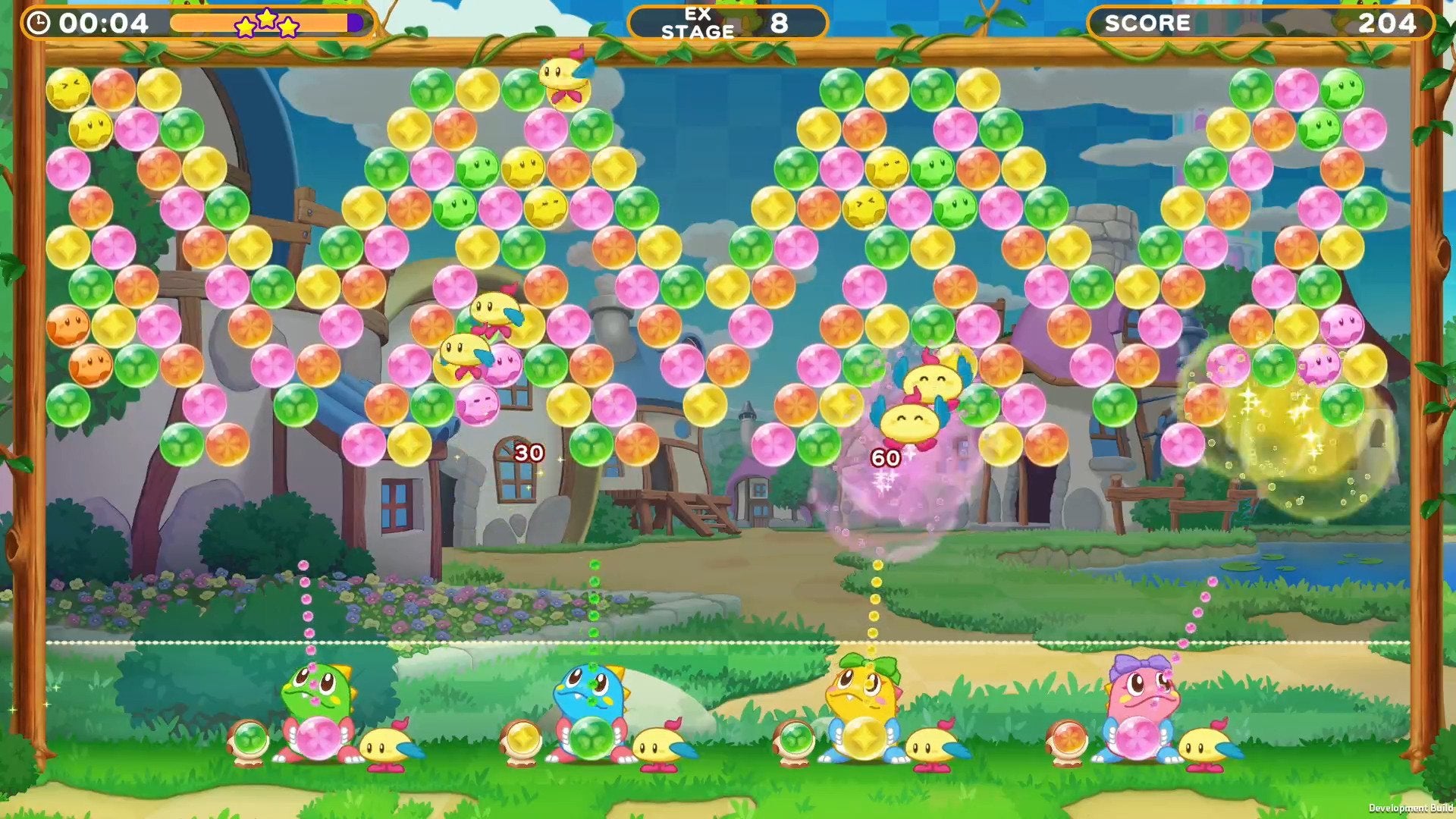Open the SCORE panel details
This screenshot has width=1456, height=819.
(1259, 22)
